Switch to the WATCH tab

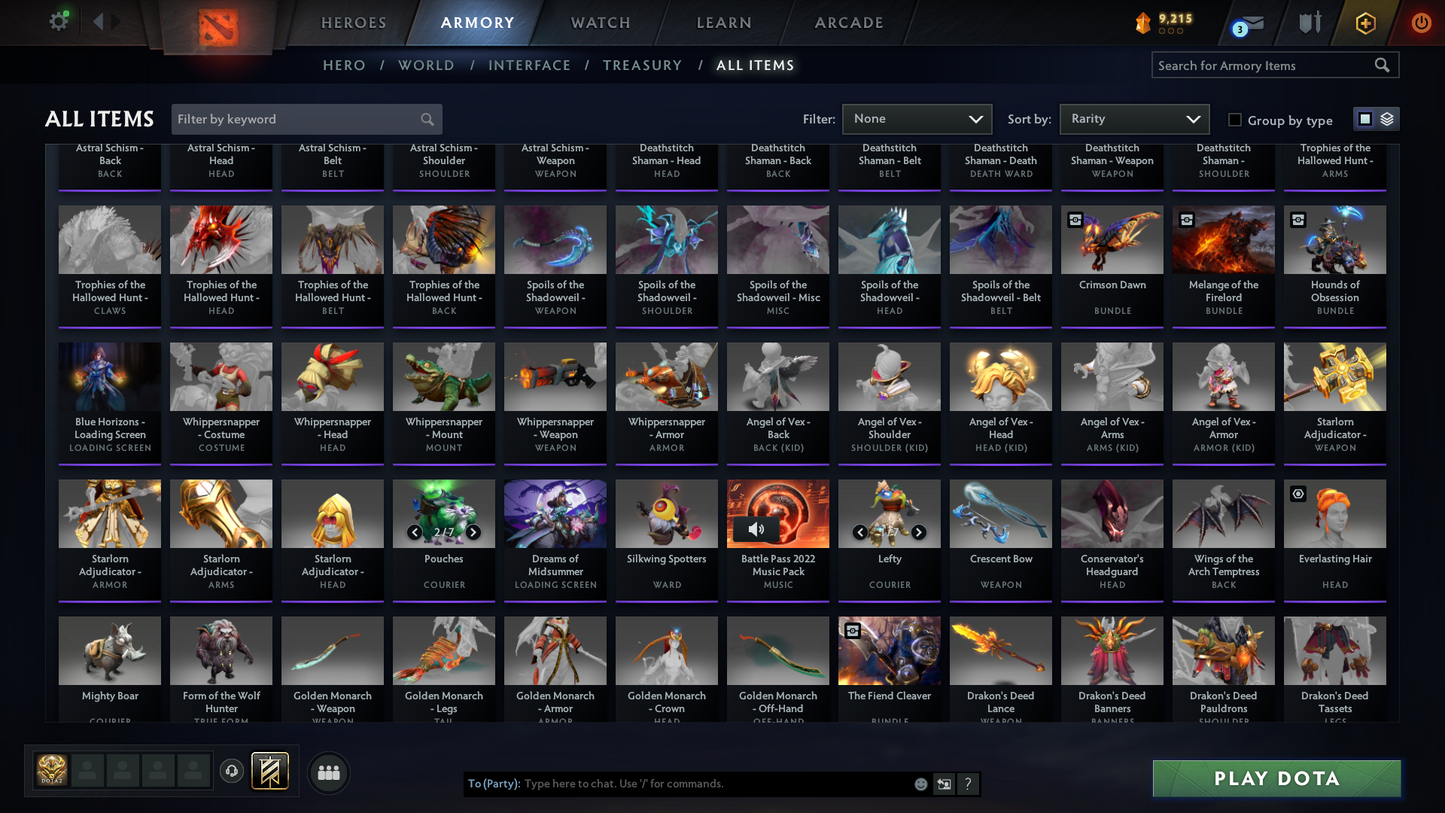coord(599,22)
